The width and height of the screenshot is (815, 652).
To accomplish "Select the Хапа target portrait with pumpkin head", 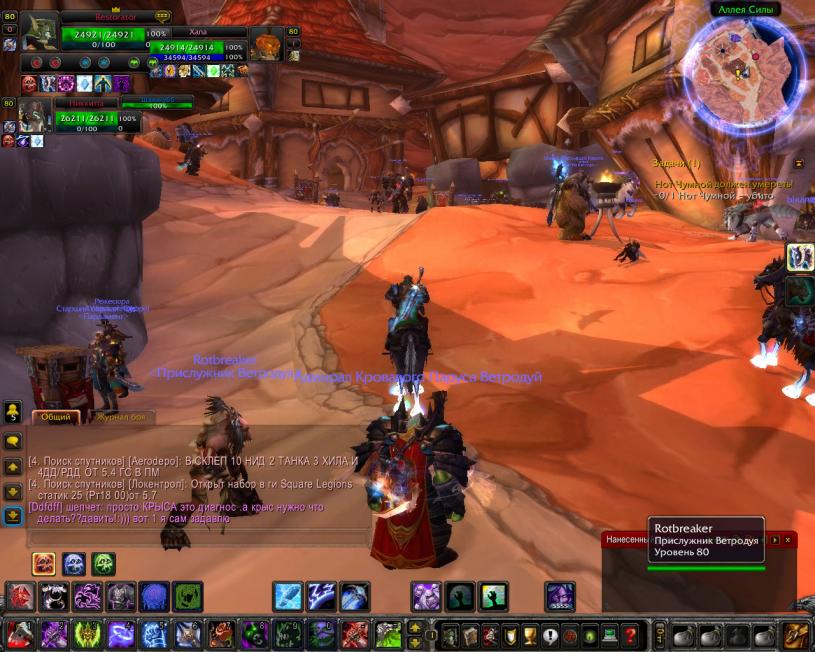I will tap(267, 45).
